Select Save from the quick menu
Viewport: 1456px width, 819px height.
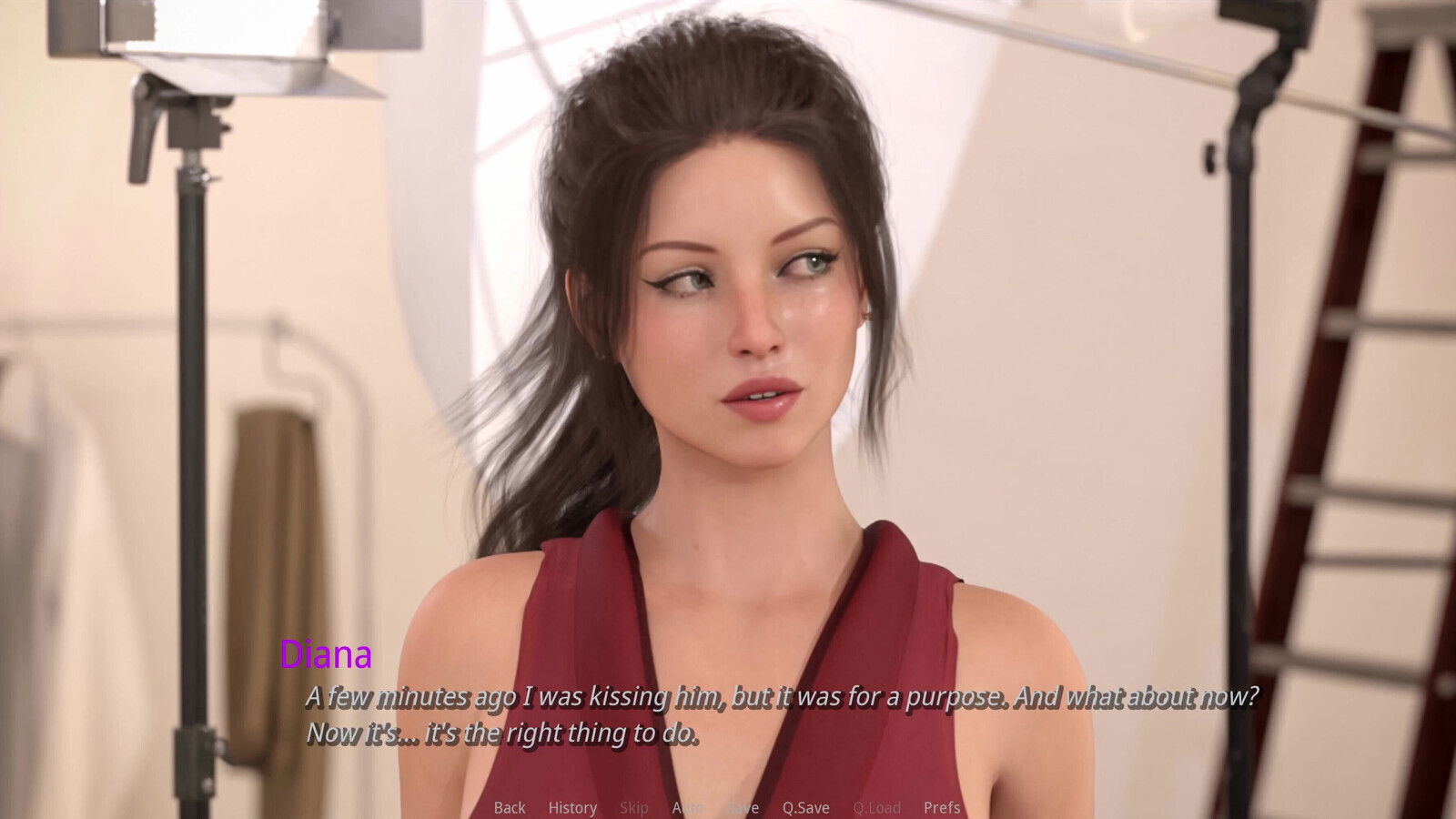(x=743, y=807)
